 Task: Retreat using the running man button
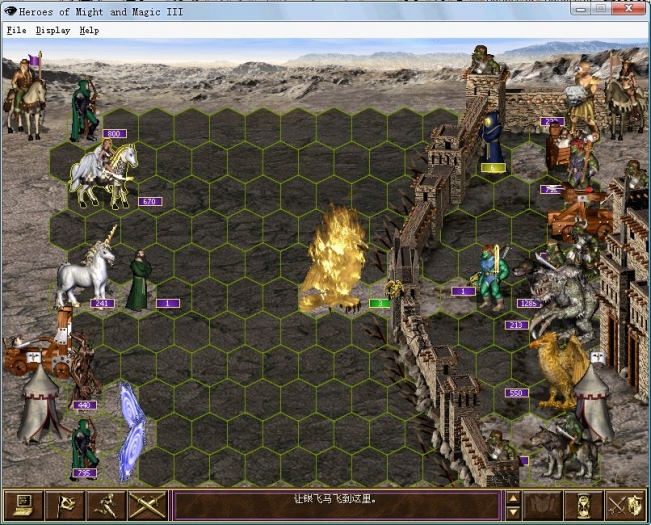[x=106, y=505]
